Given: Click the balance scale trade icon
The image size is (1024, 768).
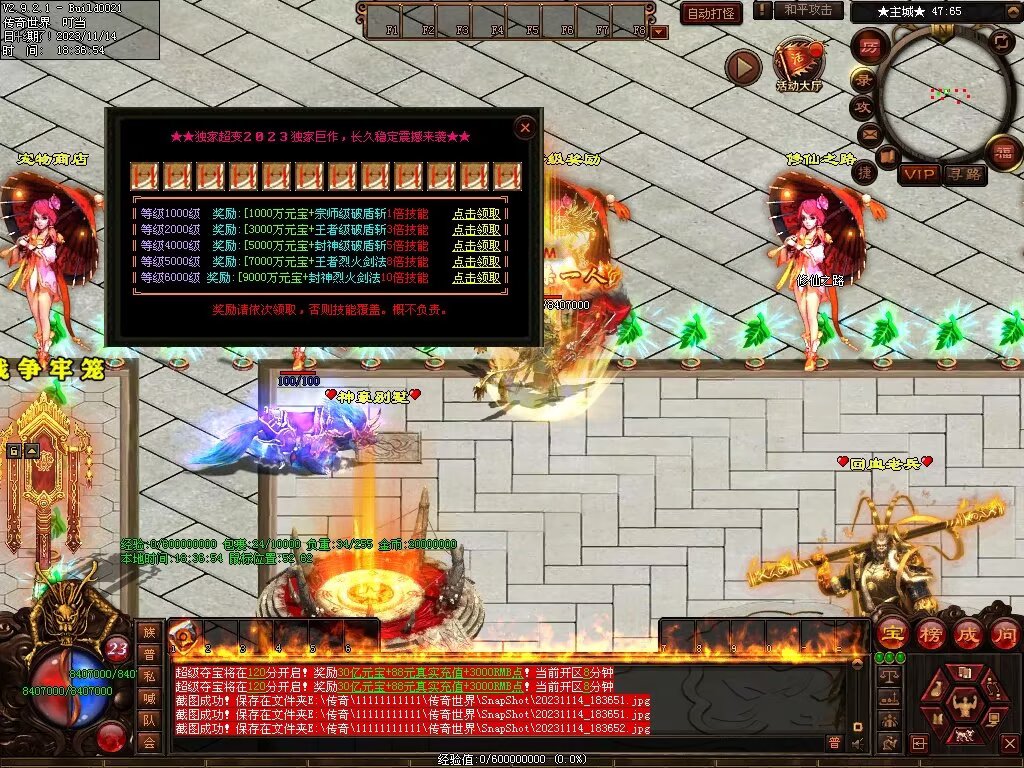Looking at the screenshot, I should click(889, 677).
